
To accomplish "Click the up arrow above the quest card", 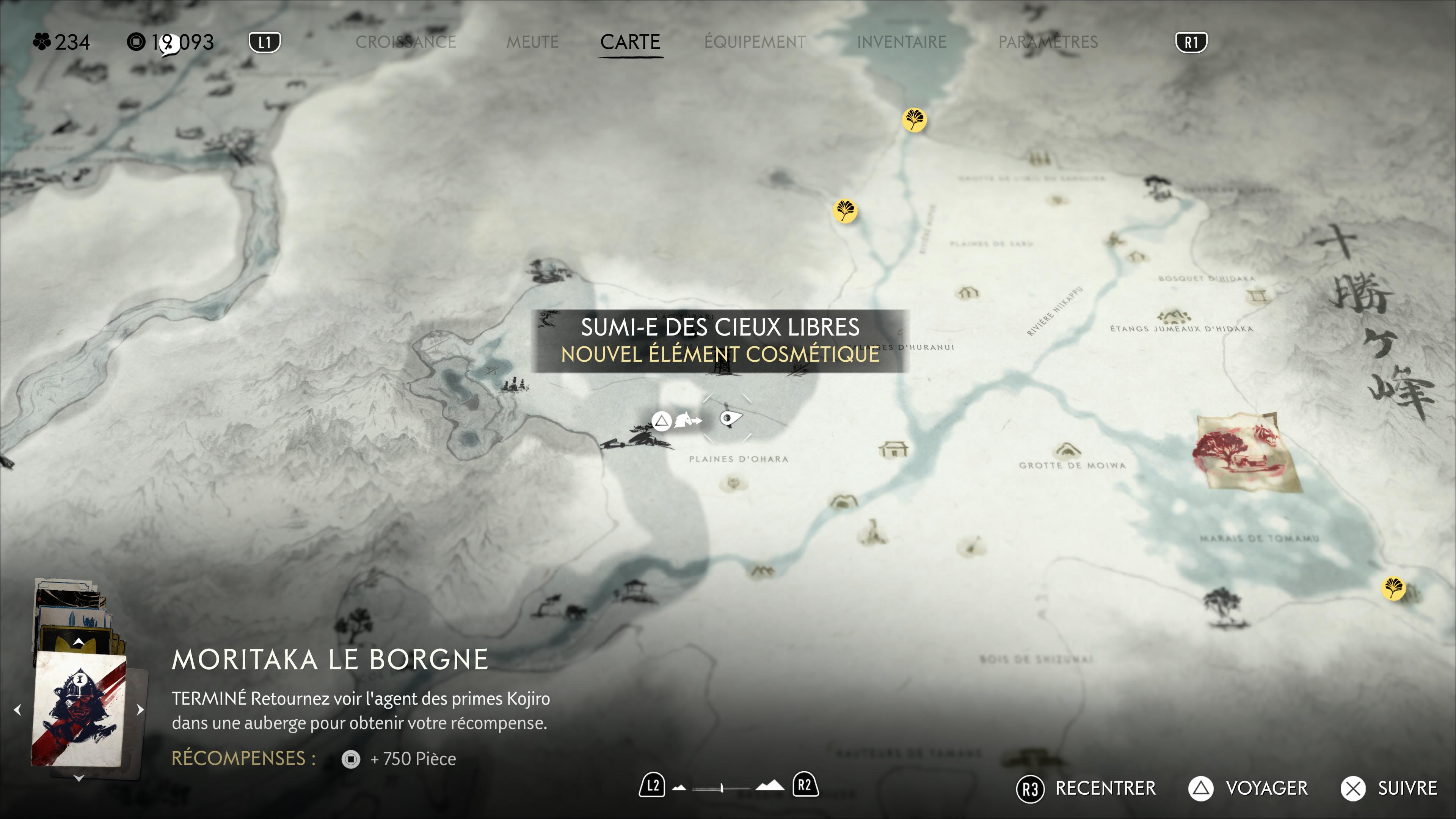I will pos(78,642).
